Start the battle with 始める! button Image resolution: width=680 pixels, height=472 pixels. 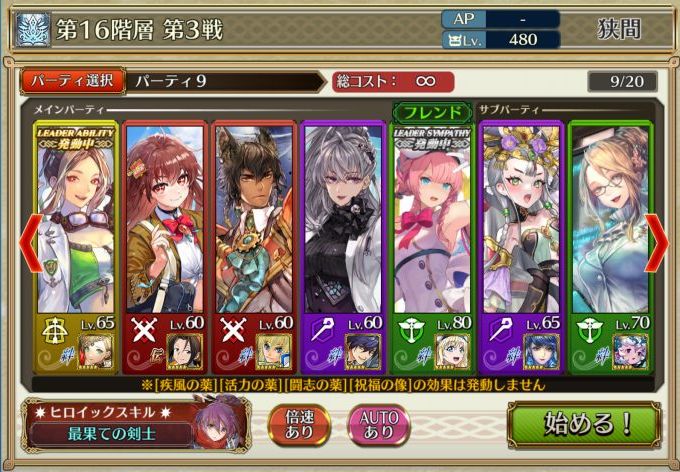coord(588,425)
